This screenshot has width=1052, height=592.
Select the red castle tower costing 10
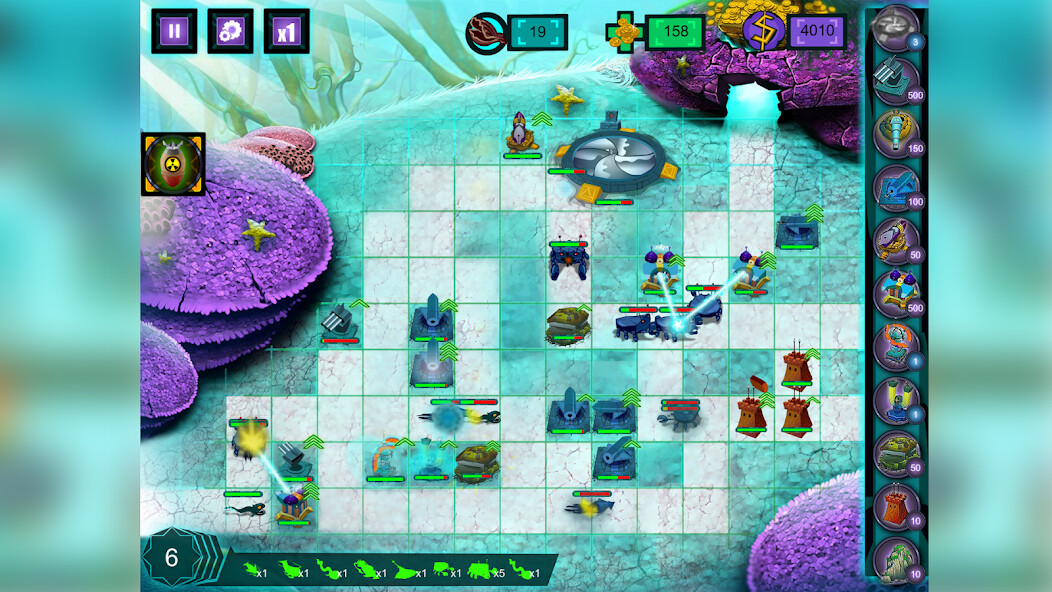895,506
